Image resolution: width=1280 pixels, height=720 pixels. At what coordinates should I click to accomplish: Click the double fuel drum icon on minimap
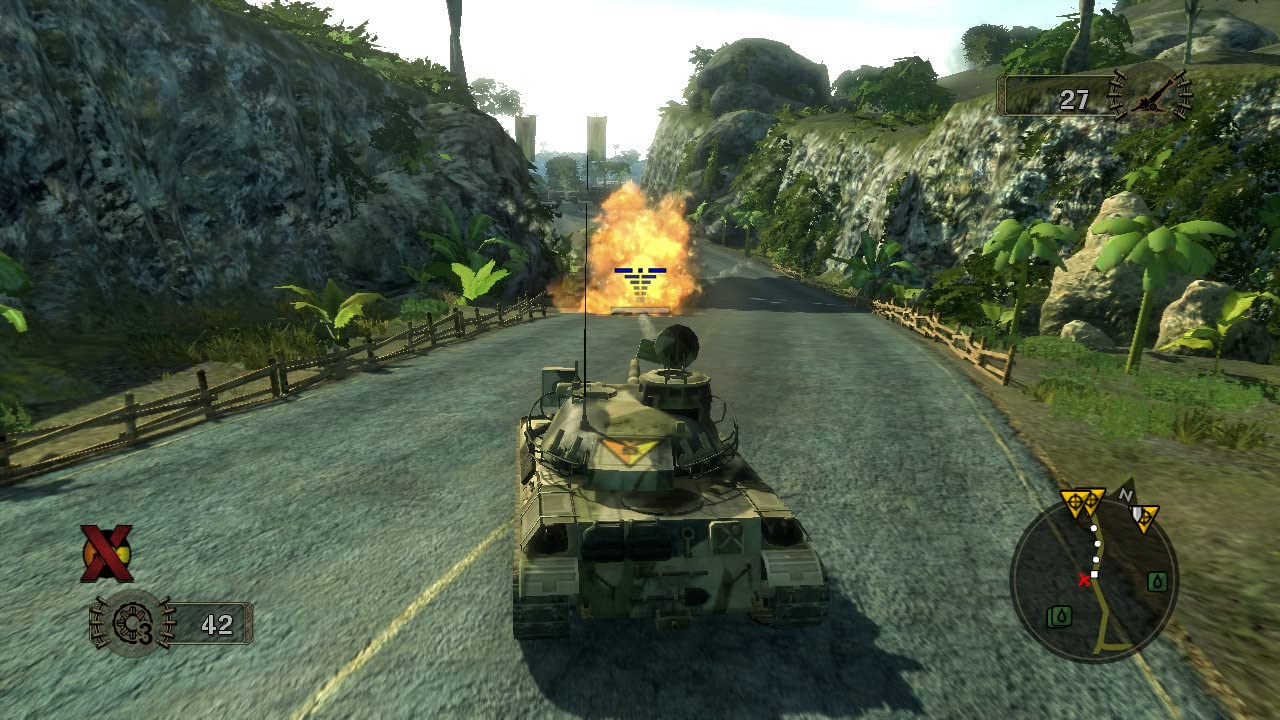pyautogui.click(x=1058, y=614)
